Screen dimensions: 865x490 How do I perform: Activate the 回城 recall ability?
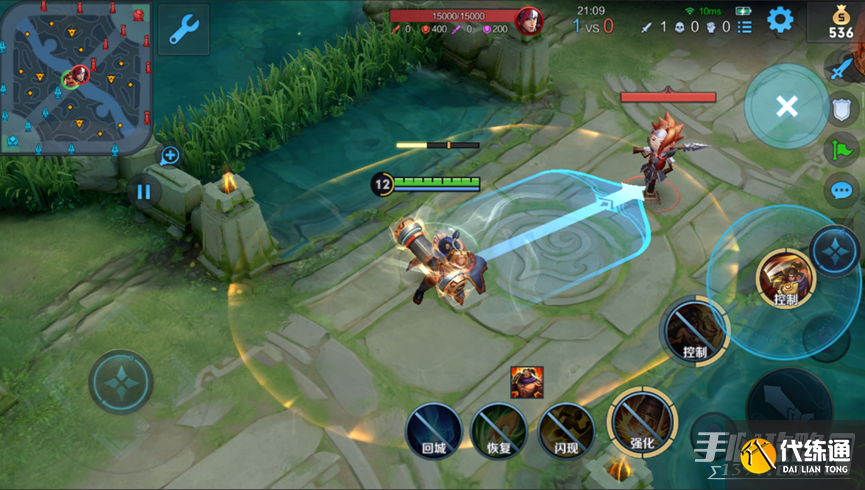pos(432,431)
